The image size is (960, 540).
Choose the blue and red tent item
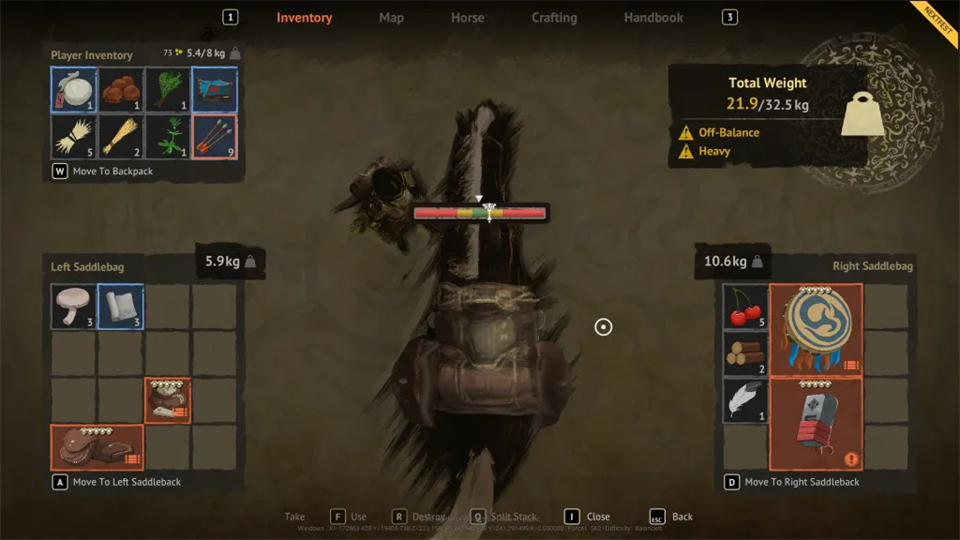(x=214, y=90)
